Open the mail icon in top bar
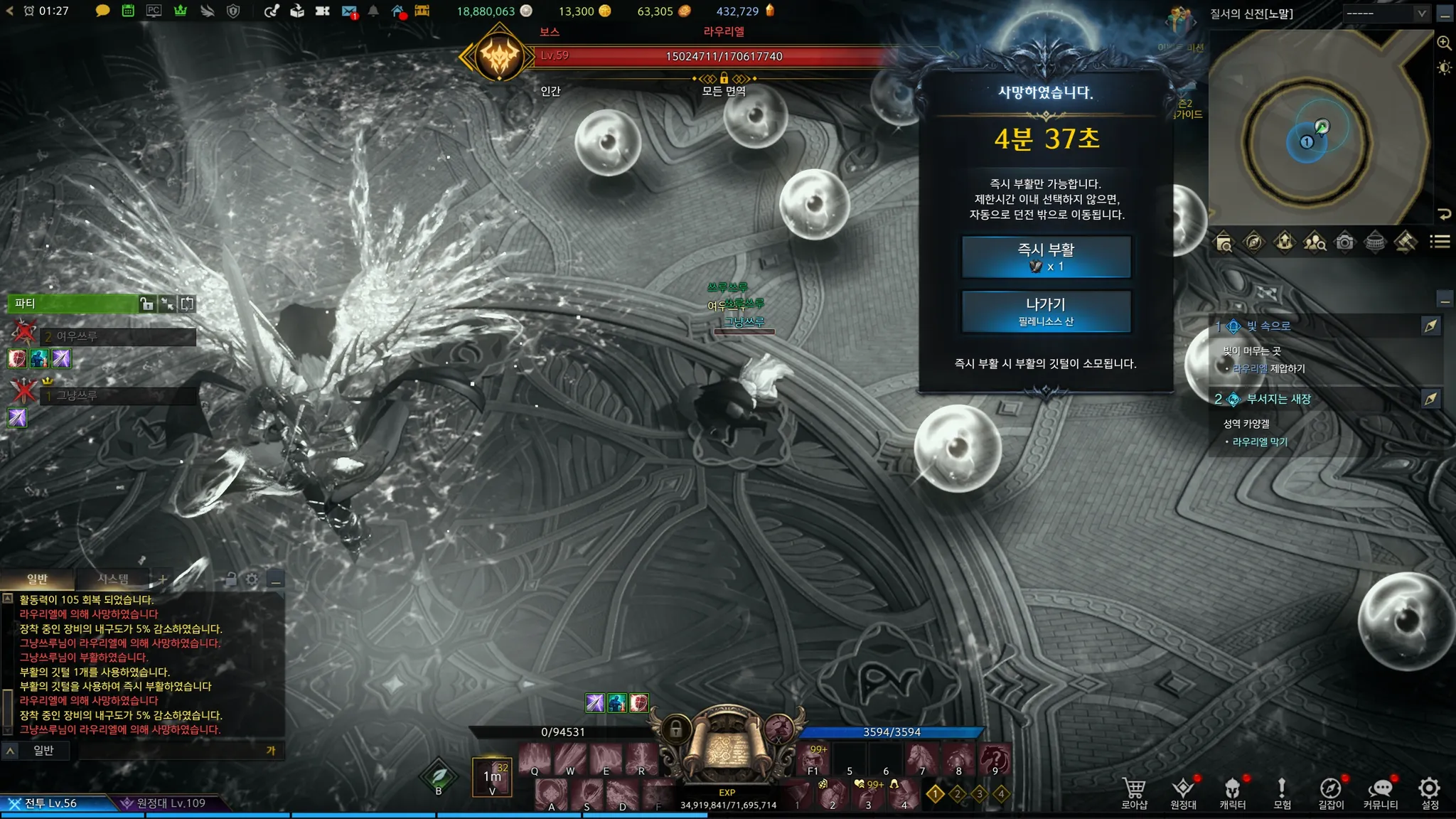The image size is (1456, 819). pyautogui.click(x=348, y=11)
